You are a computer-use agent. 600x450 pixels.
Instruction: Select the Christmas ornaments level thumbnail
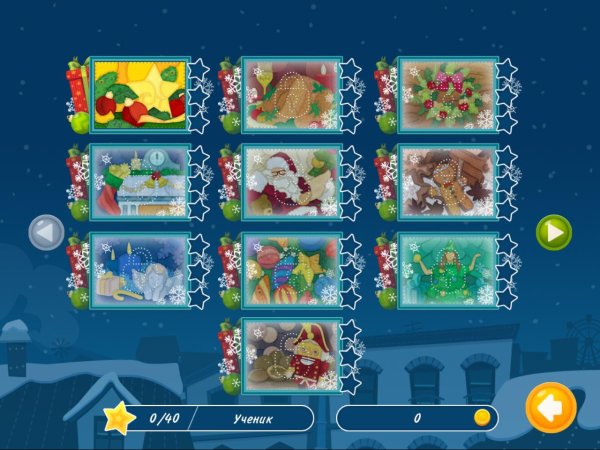click(292, 269)
